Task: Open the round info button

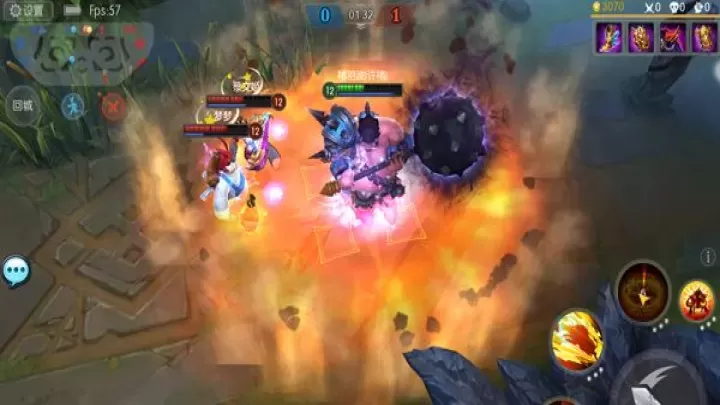Action: tap(709, 257)
